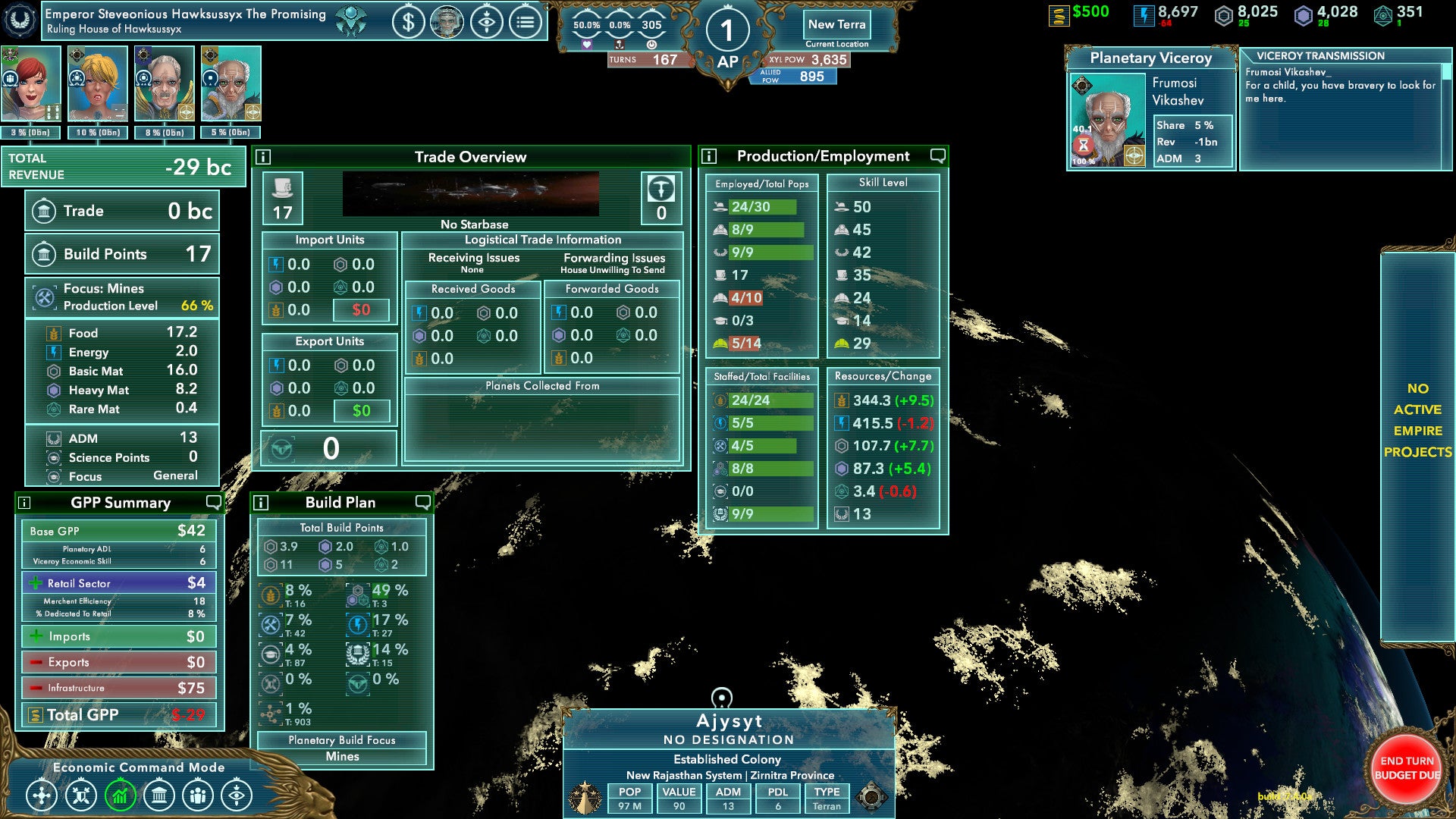The height and width of the screenshot is (819, 1456).
Task: Click the emperor portrait button in top bar
Action: click(447, 23)
